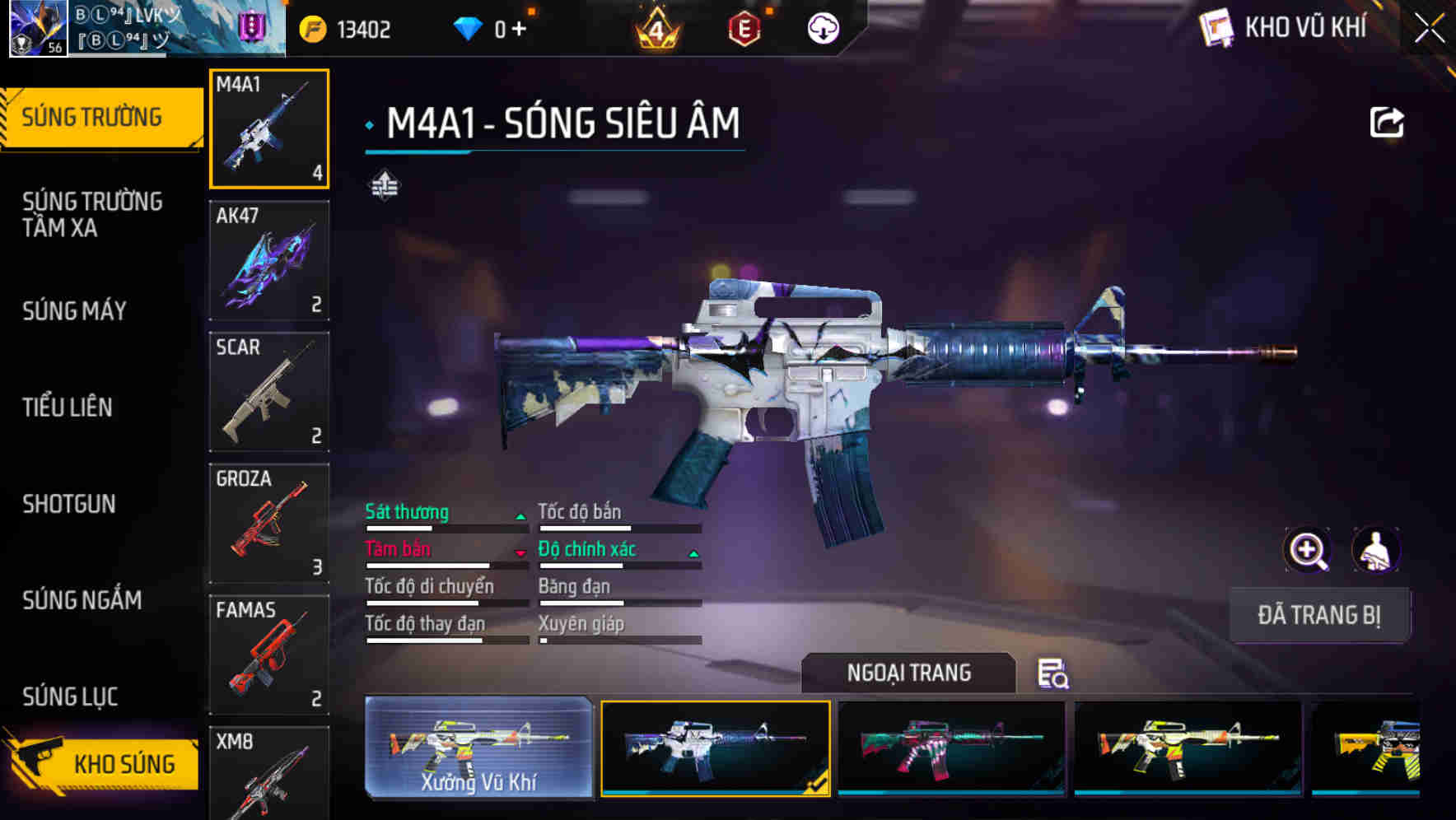Switch to Súng Ngắm category
1456x820 pixels.
[82, 600]
